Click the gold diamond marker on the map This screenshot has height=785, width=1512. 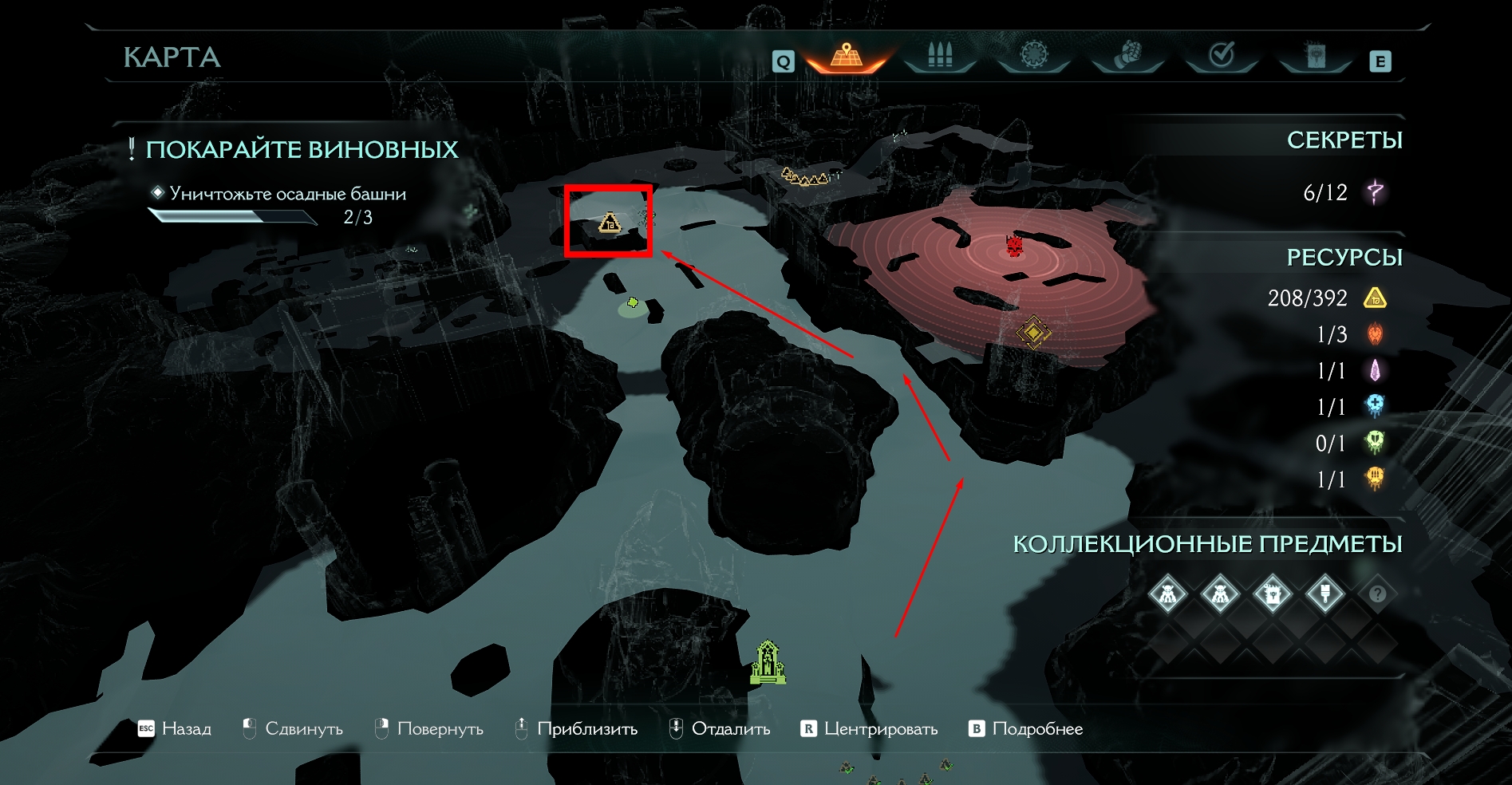[1032, 331]
